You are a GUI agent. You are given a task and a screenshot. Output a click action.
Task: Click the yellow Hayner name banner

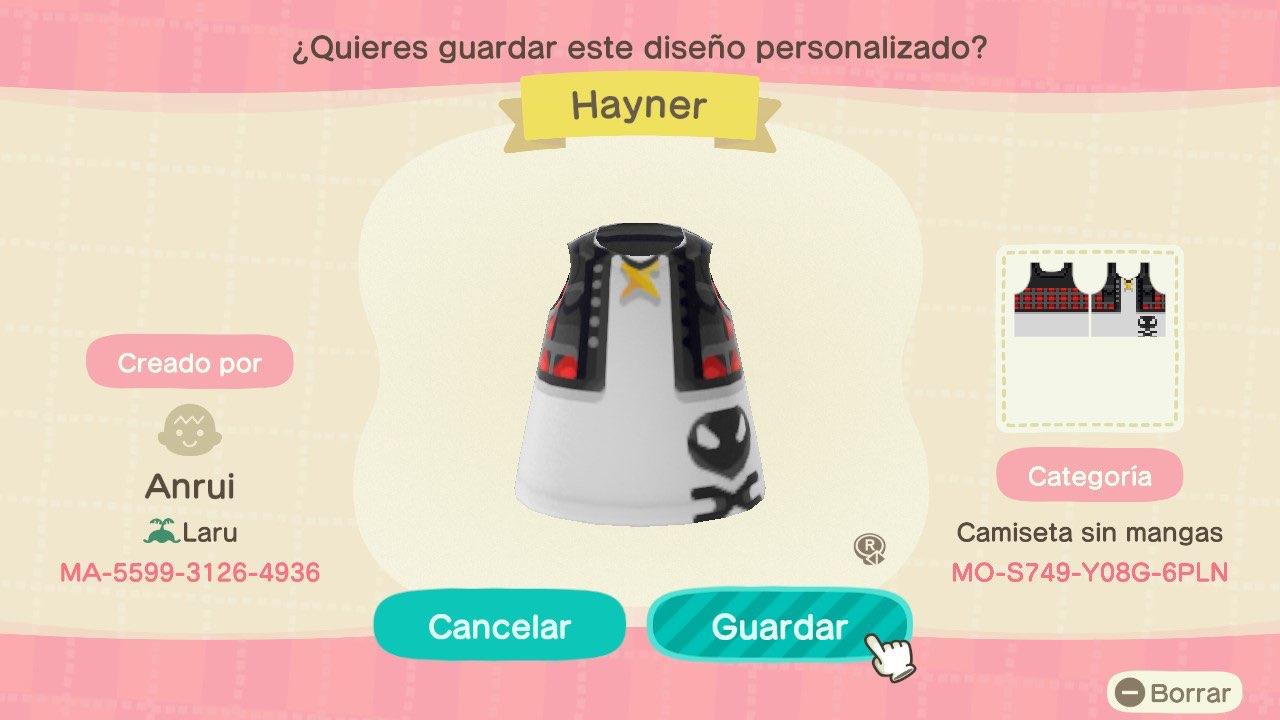click(640, 106)
